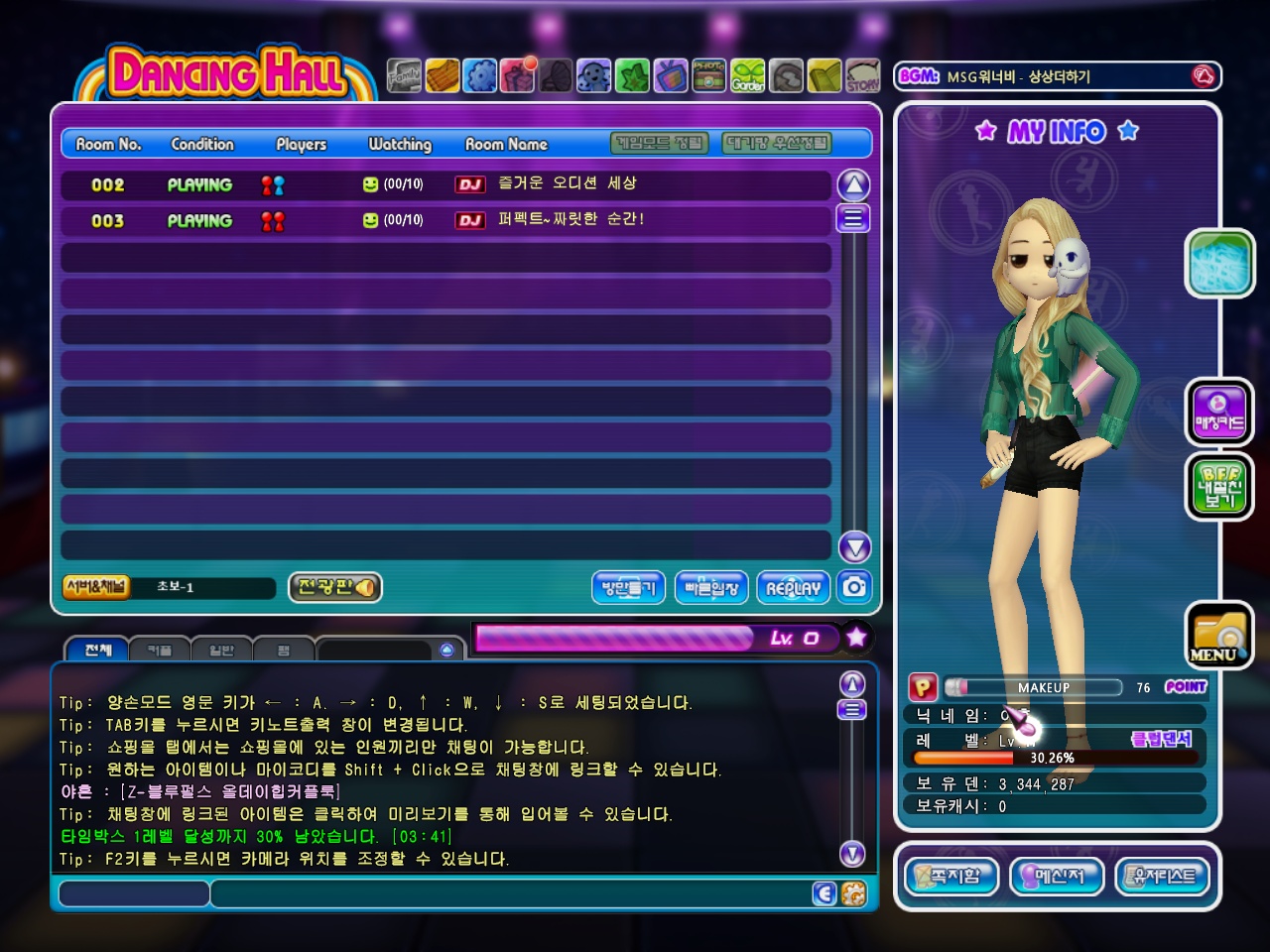1270x952 pixels.
Task: Open the Photo album icon in top toolbar
Action: [x=710, y=74]
